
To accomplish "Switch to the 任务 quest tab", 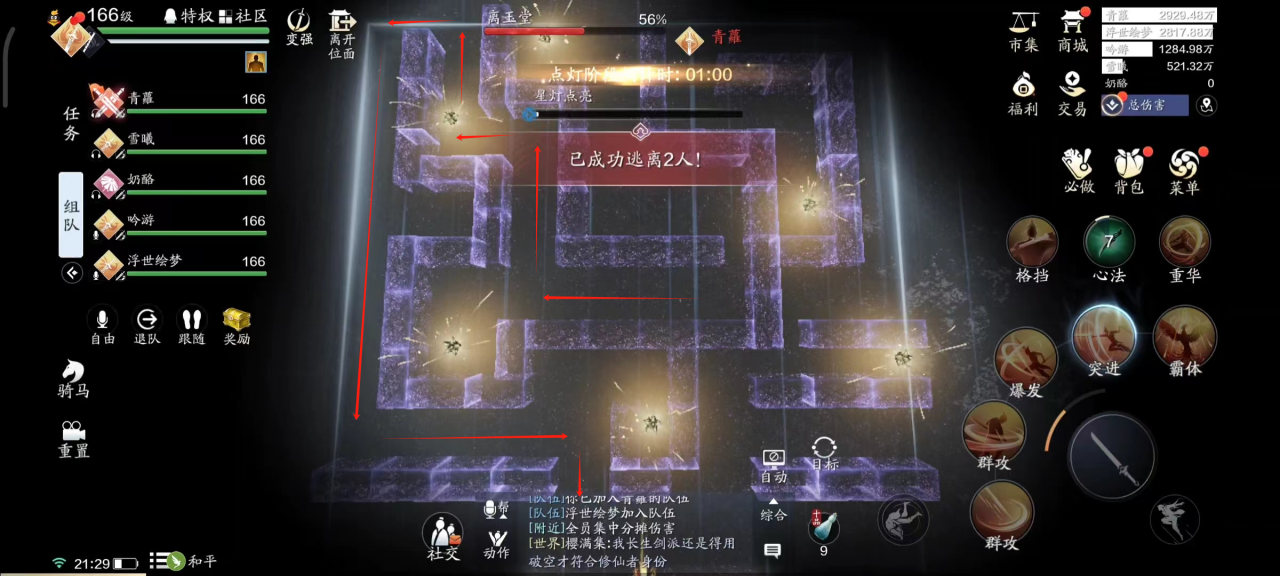I will (71, 124).
